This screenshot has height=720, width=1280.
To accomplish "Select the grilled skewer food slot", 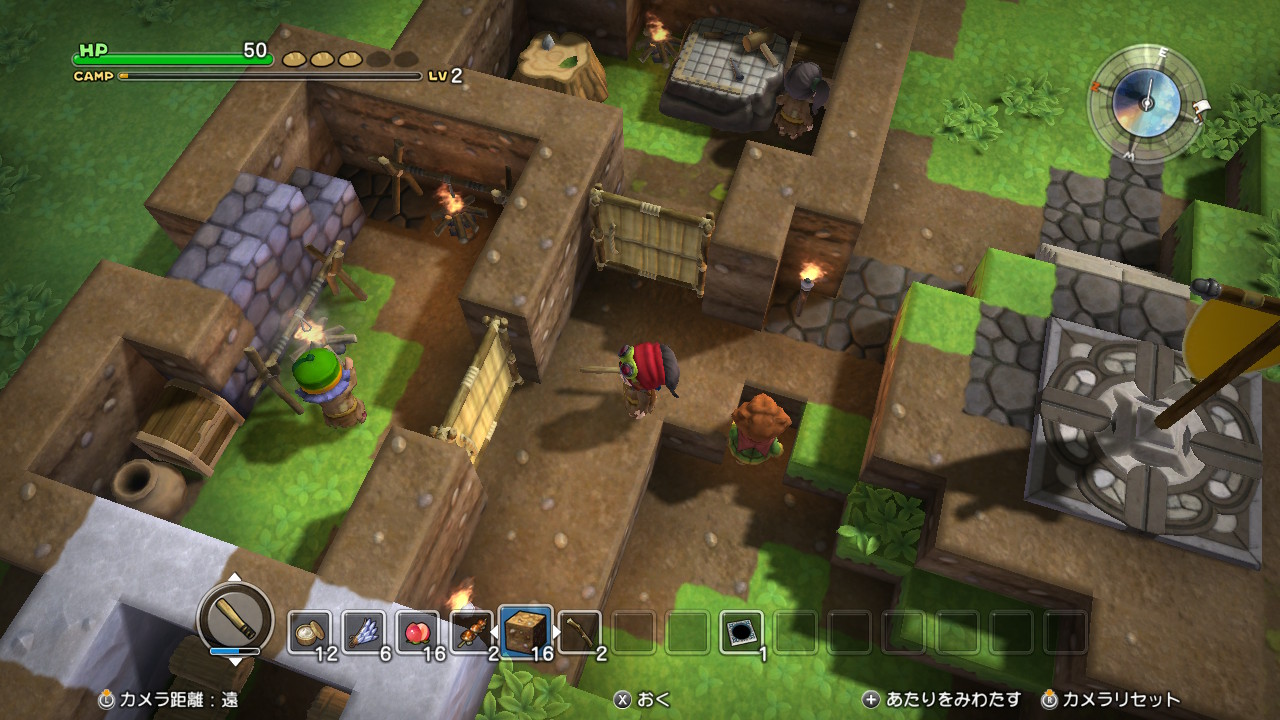I will (x=471, y=632).
